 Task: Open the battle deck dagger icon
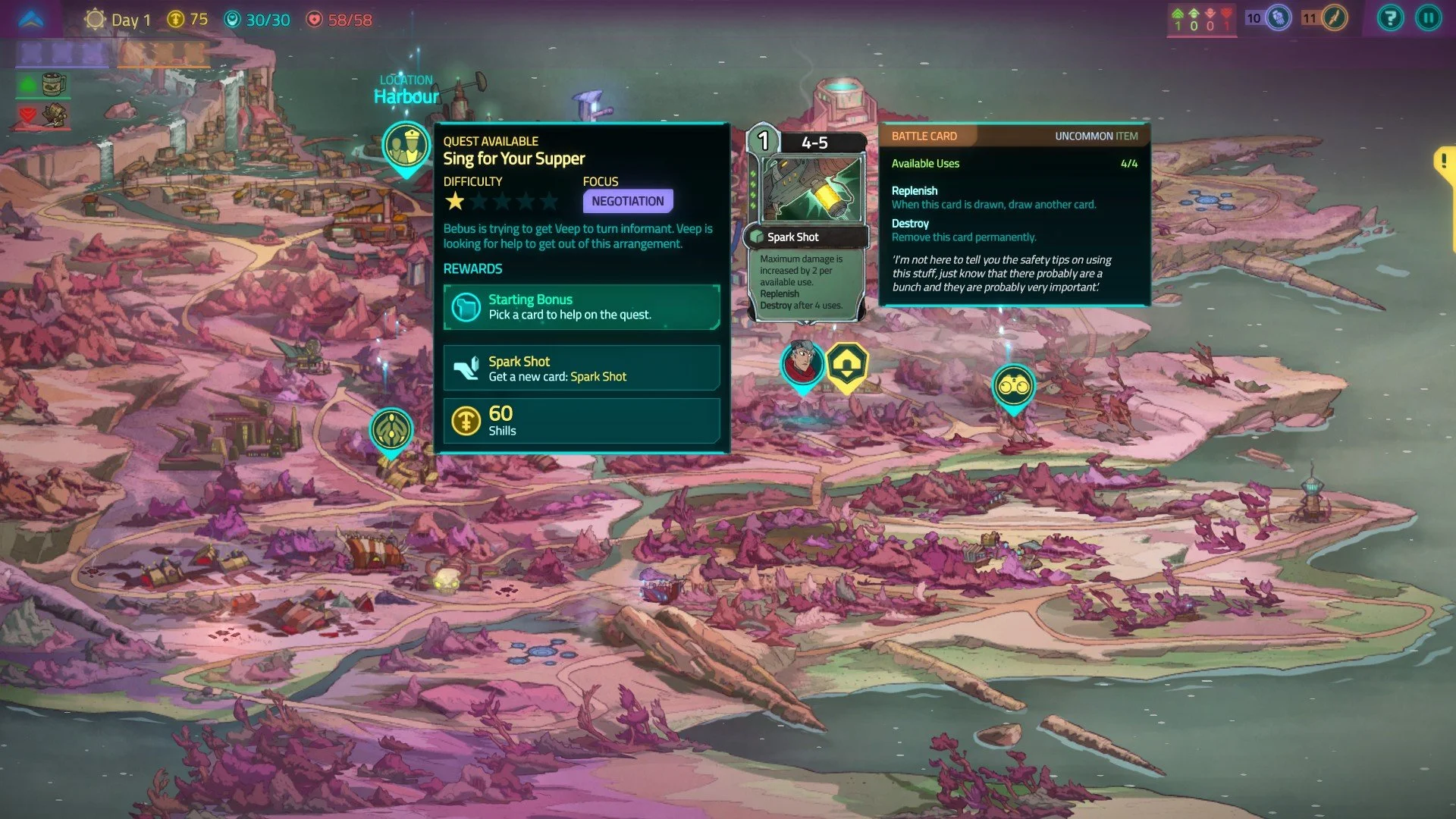pyautogui.click(x=1335, y=18)
